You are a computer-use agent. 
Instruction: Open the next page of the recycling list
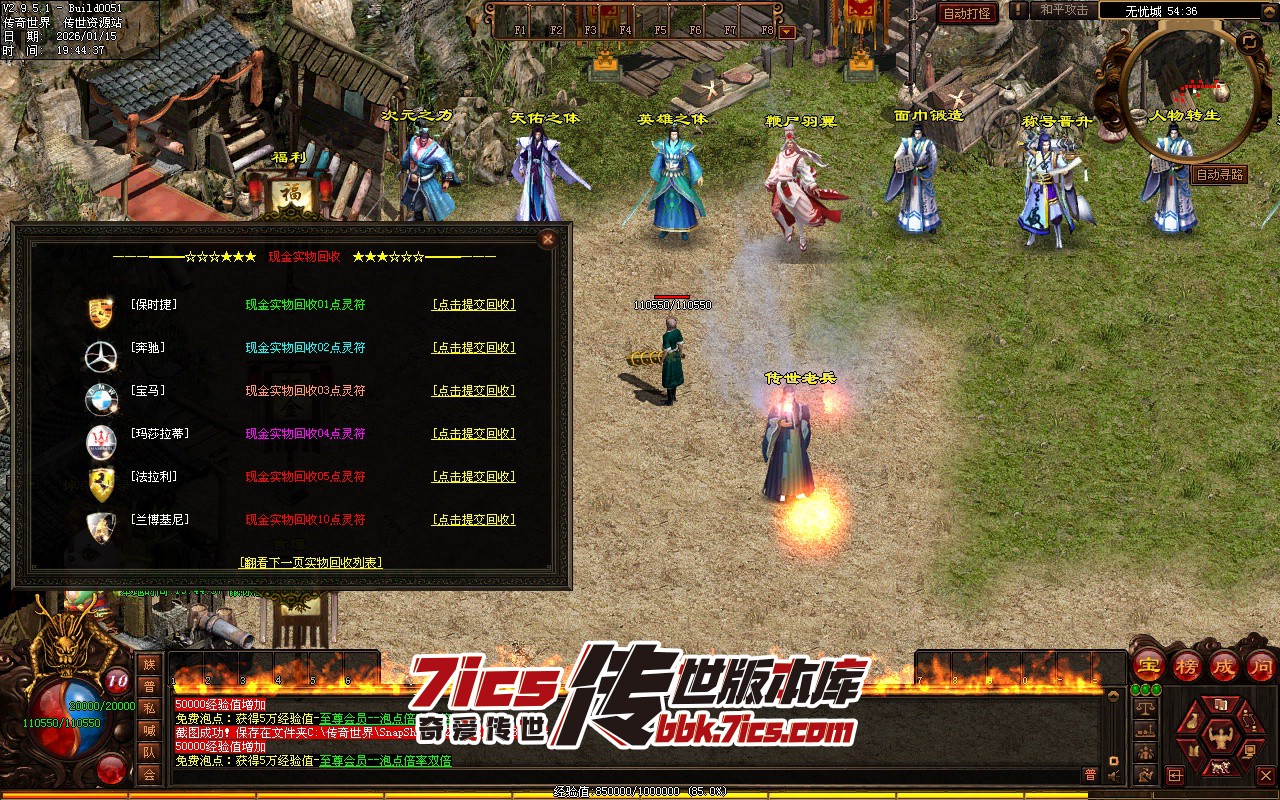pyautogui.click(x=310, y=563)
